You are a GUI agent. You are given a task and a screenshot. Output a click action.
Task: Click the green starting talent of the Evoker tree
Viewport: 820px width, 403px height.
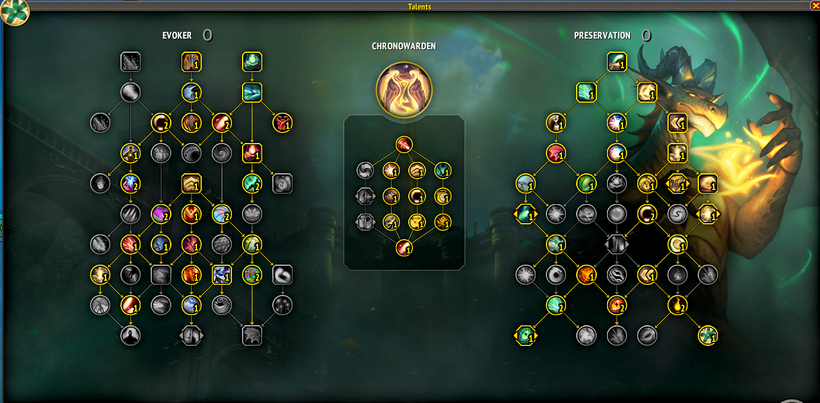pos(251,62)
